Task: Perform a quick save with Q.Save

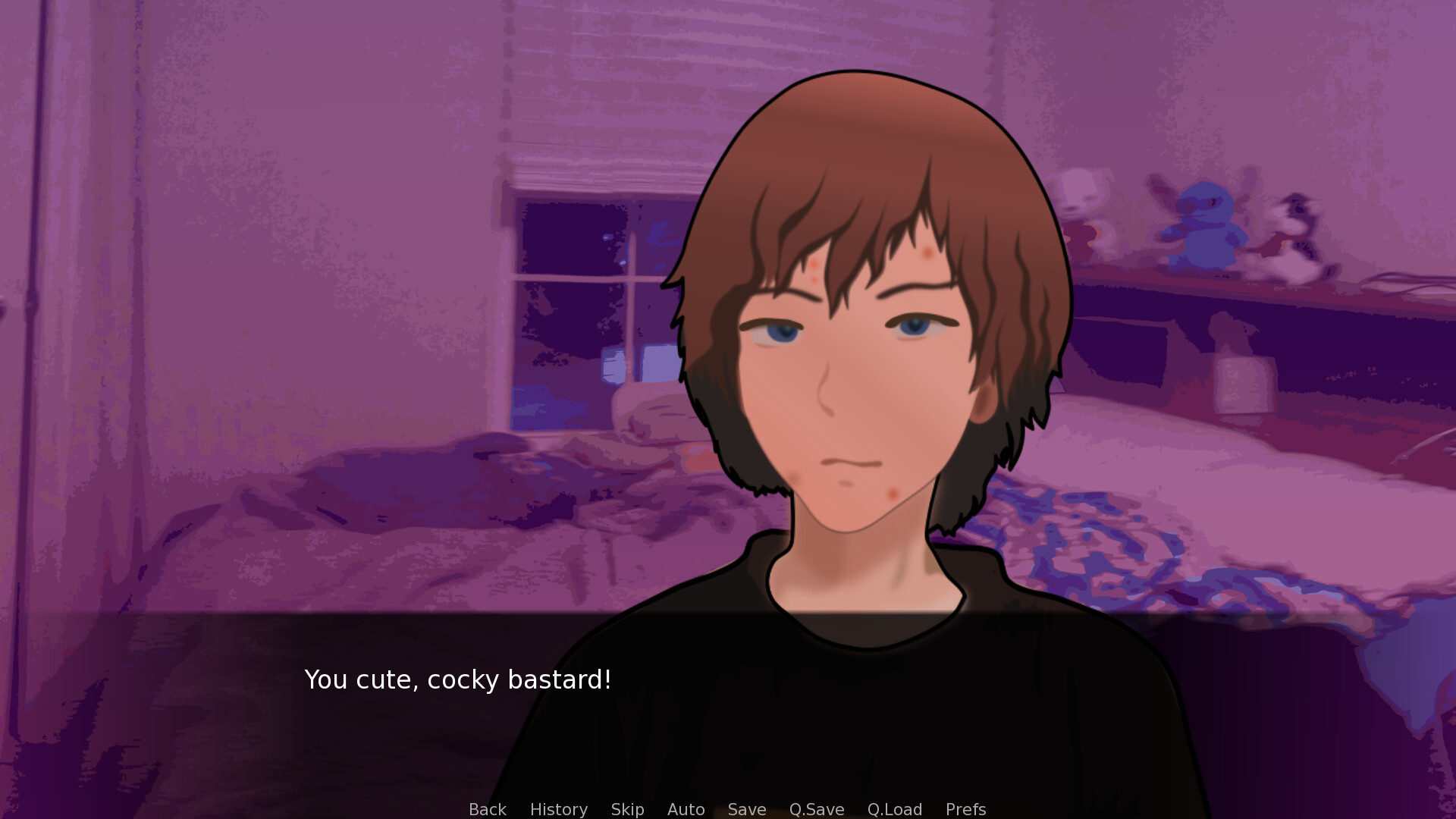Action: 815,809
